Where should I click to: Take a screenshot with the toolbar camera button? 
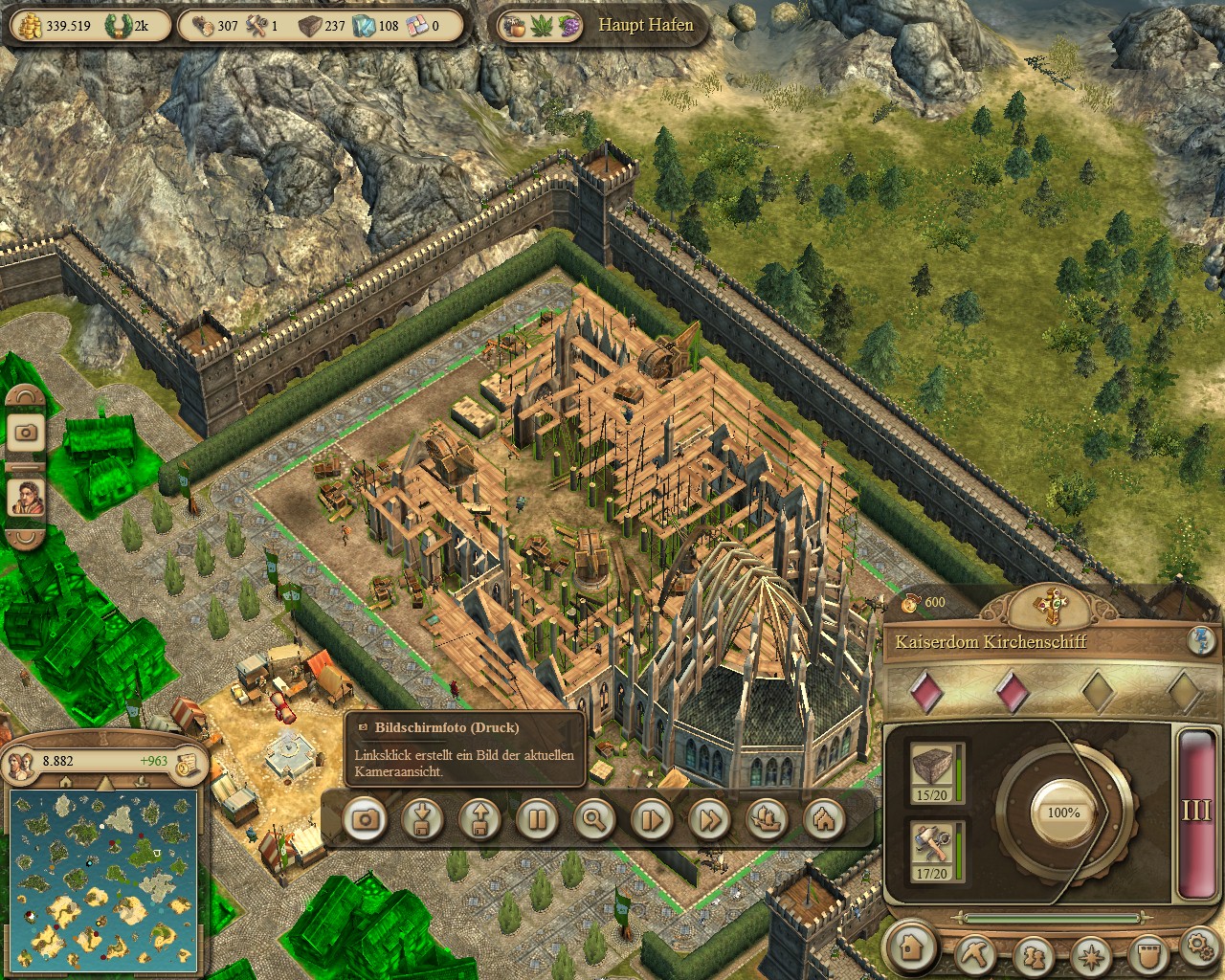pyautogui.click(x=365, y=819)
